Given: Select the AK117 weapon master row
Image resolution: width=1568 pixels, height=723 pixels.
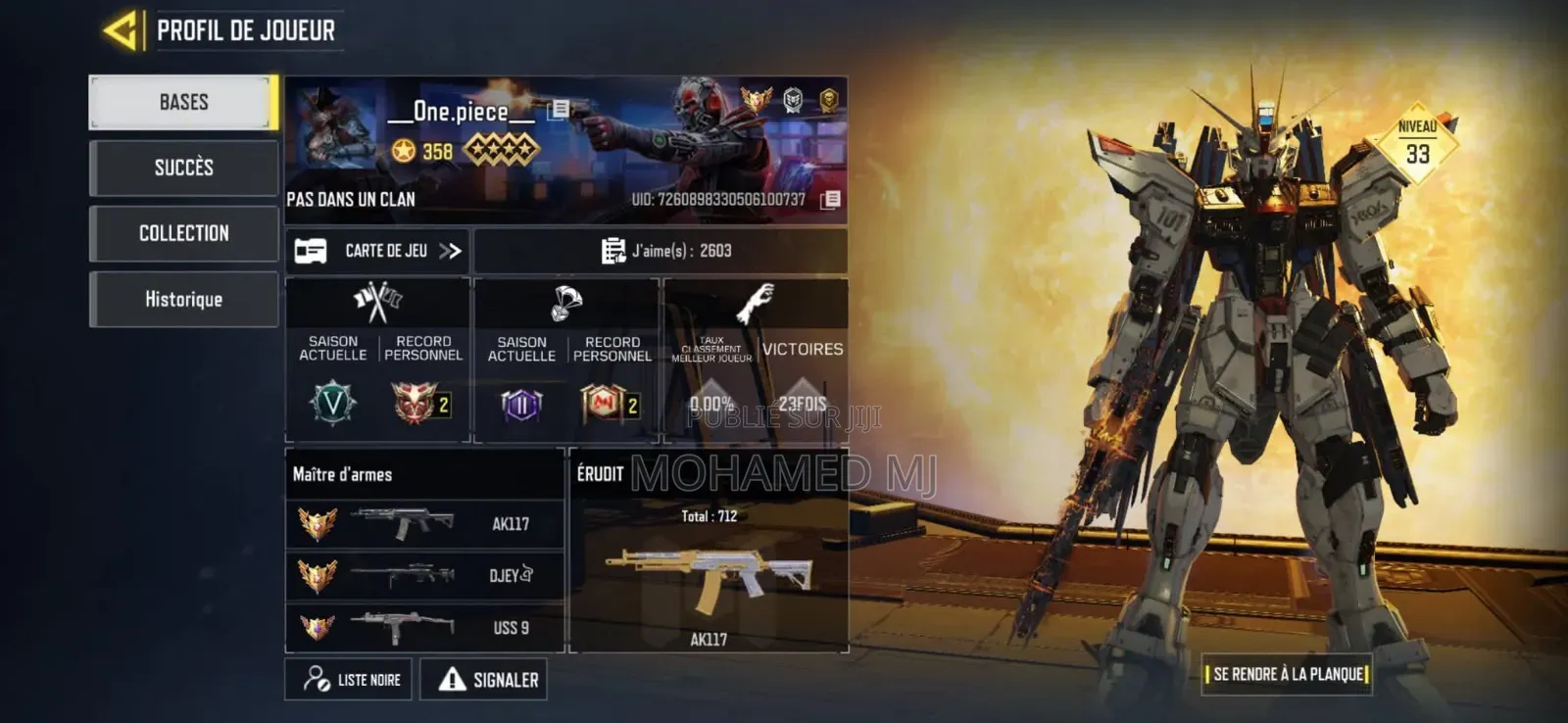Looking at the screenshot, I should [x=424, y=524].
